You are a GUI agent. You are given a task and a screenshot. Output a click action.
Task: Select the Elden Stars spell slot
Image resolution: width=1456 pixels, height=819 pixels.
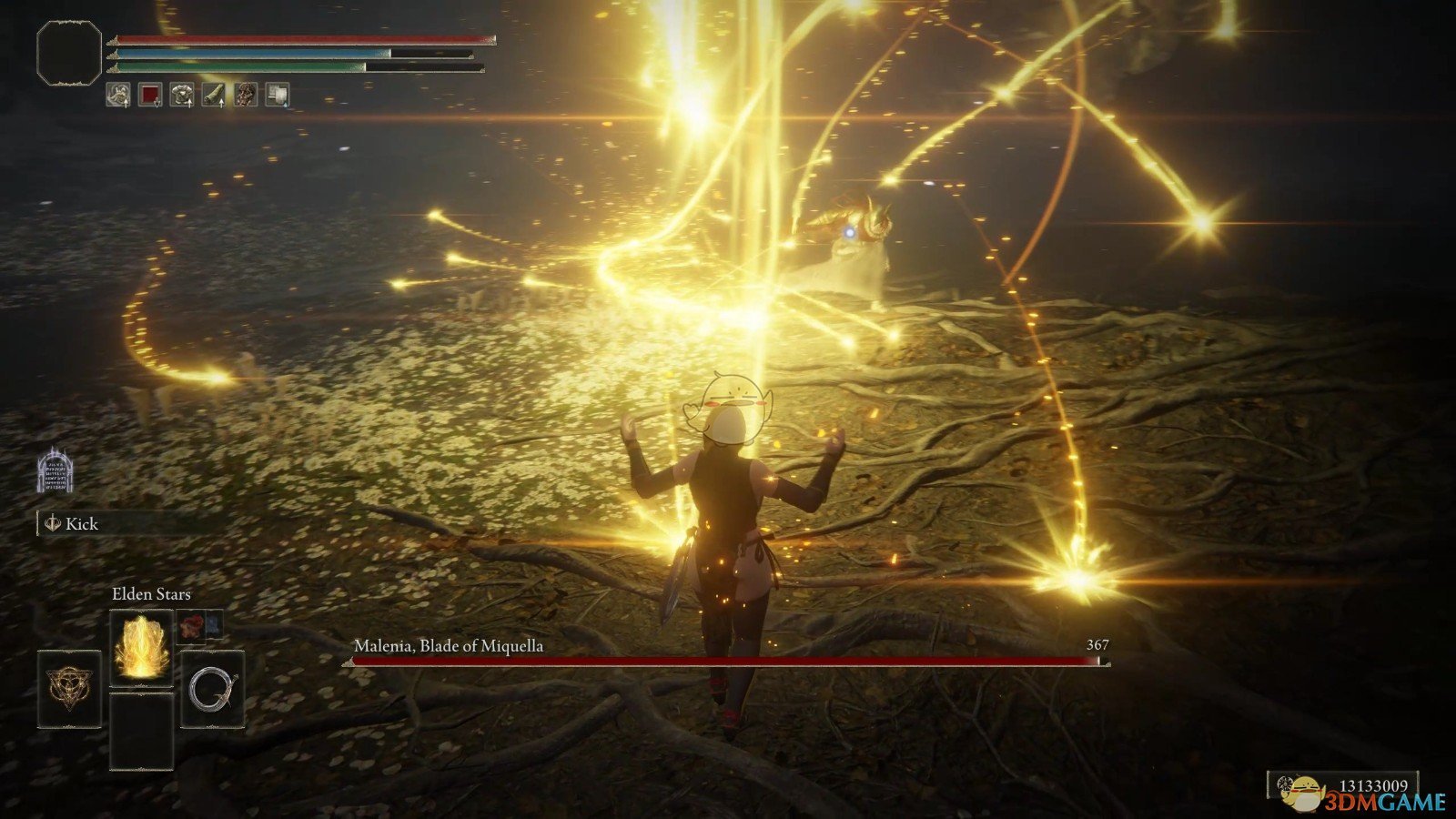pyautogui.click(x=141, y=647)
